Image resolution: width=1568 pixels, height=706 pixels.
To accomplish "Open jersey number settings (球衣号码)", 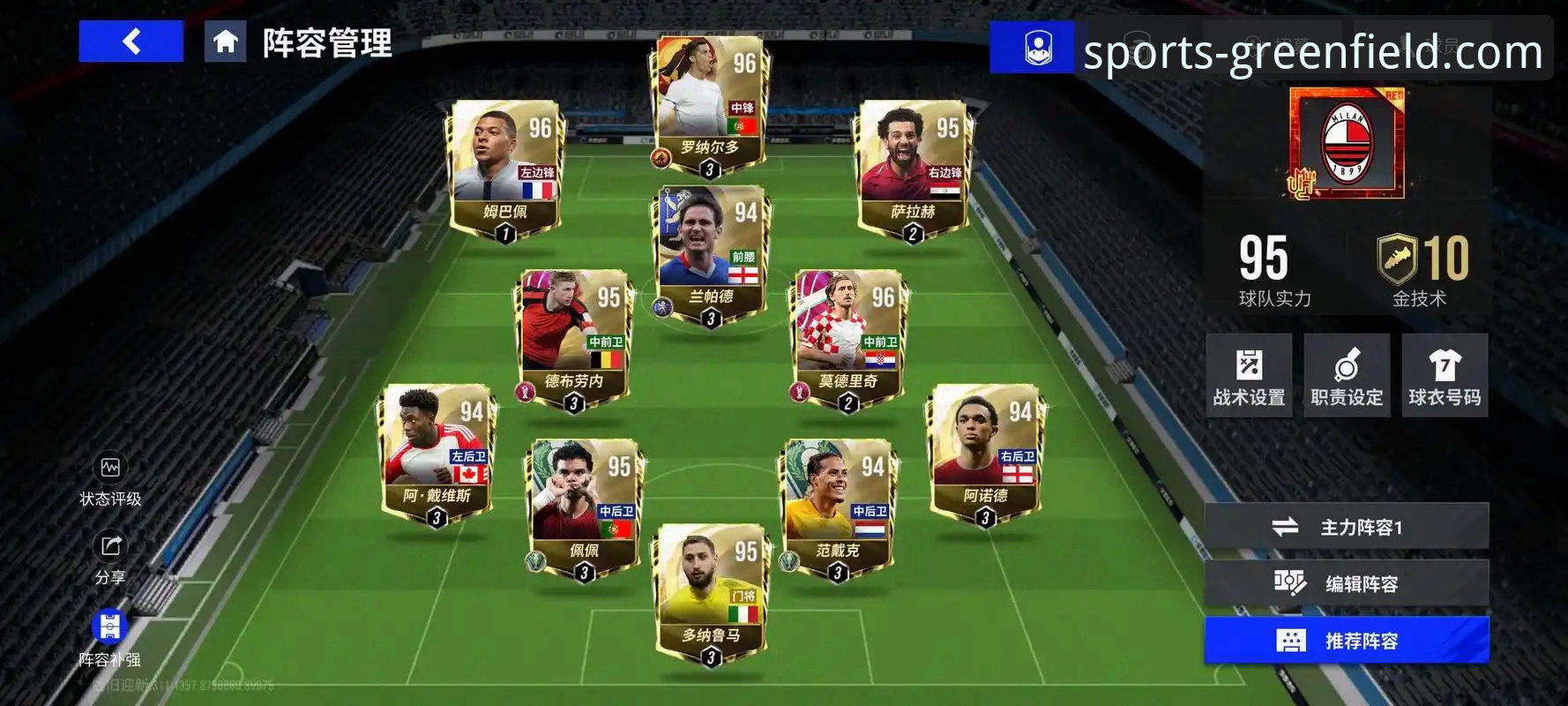I will (1445, 376).
